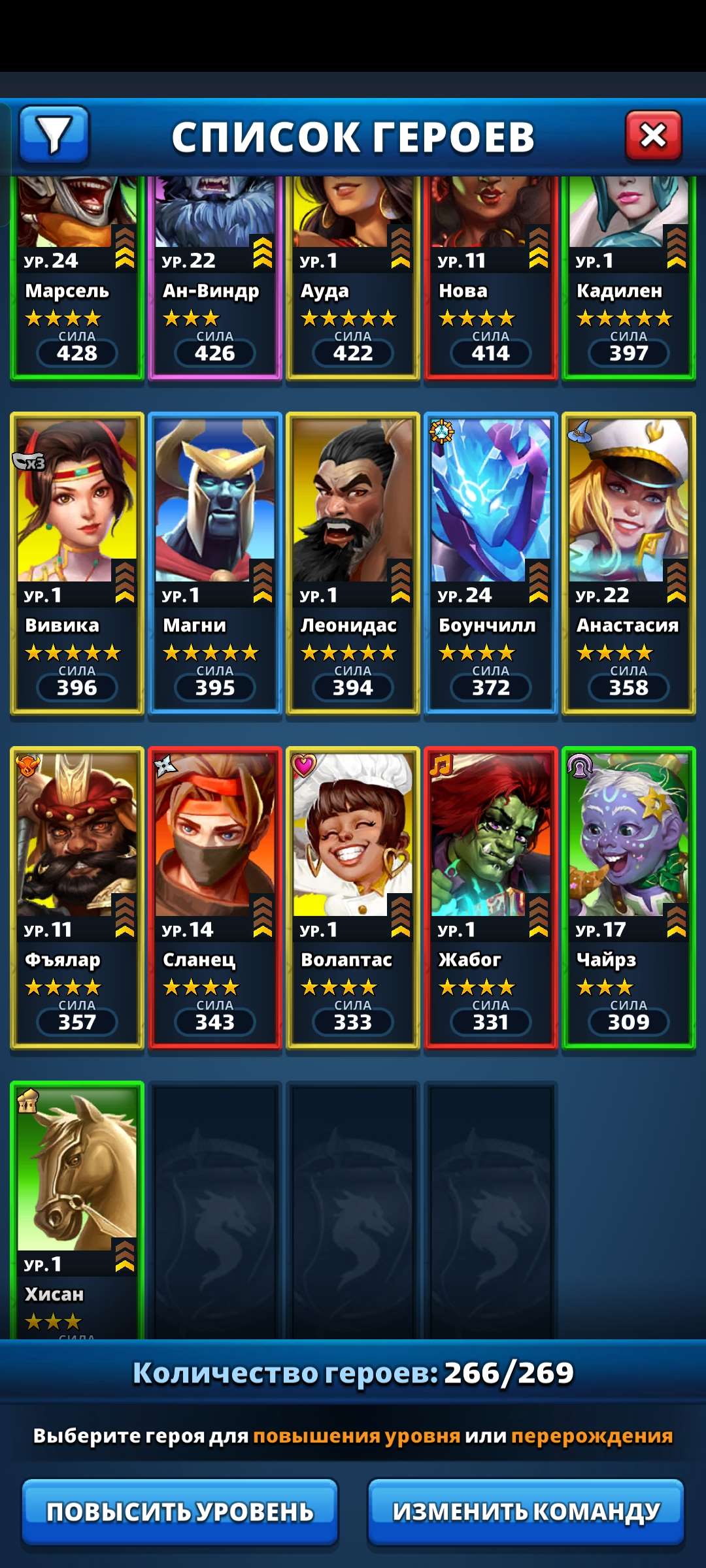
Task: Open the Чайрз hero card
Action: 629,898
